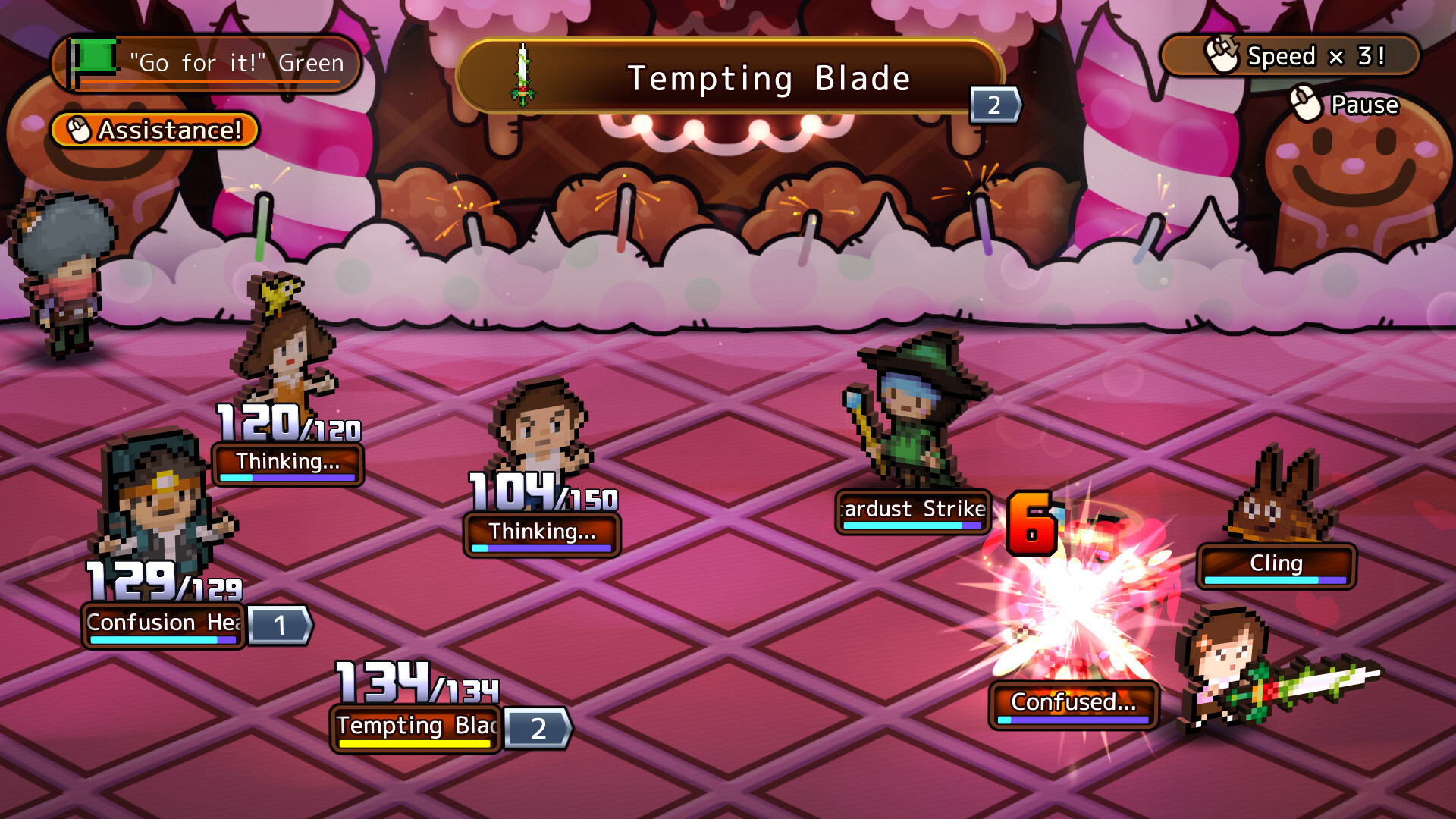This screenshot has width=1456, height=819.
Task: Click the Stardust Strike action label
Action: [912, 510]
